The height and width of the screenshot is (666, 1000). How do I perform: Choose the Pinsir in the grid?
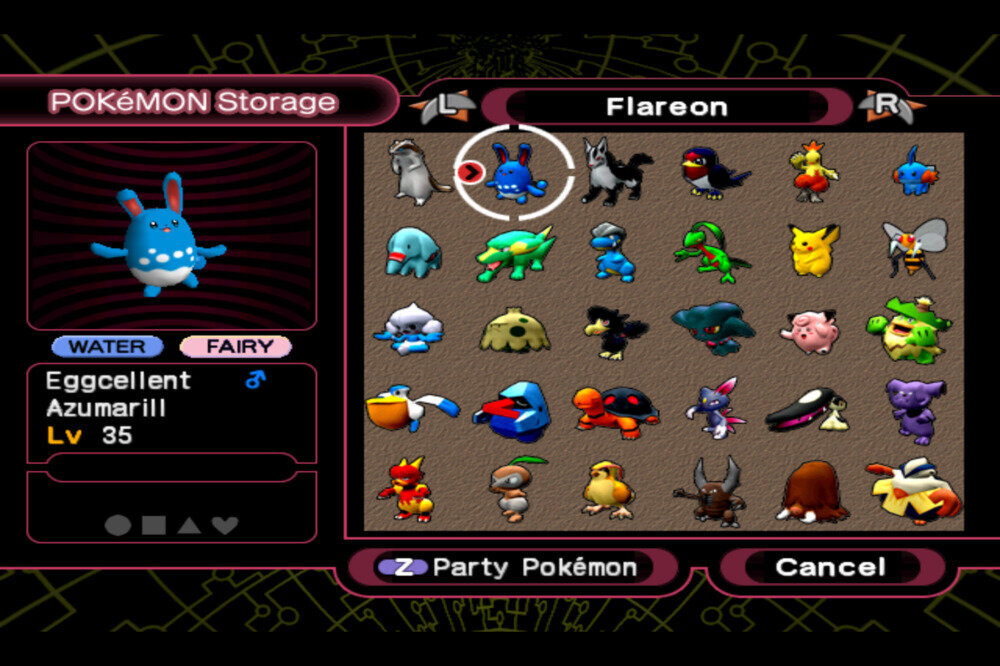(711, 491)
